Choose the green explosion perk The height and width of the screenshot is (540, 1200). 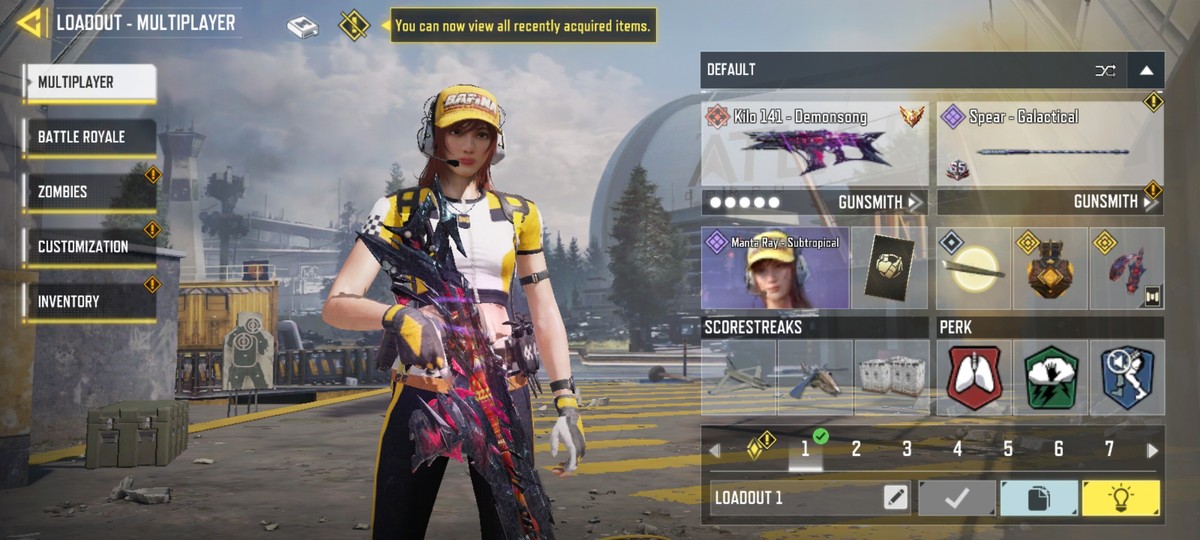(x=1050, y=377)
